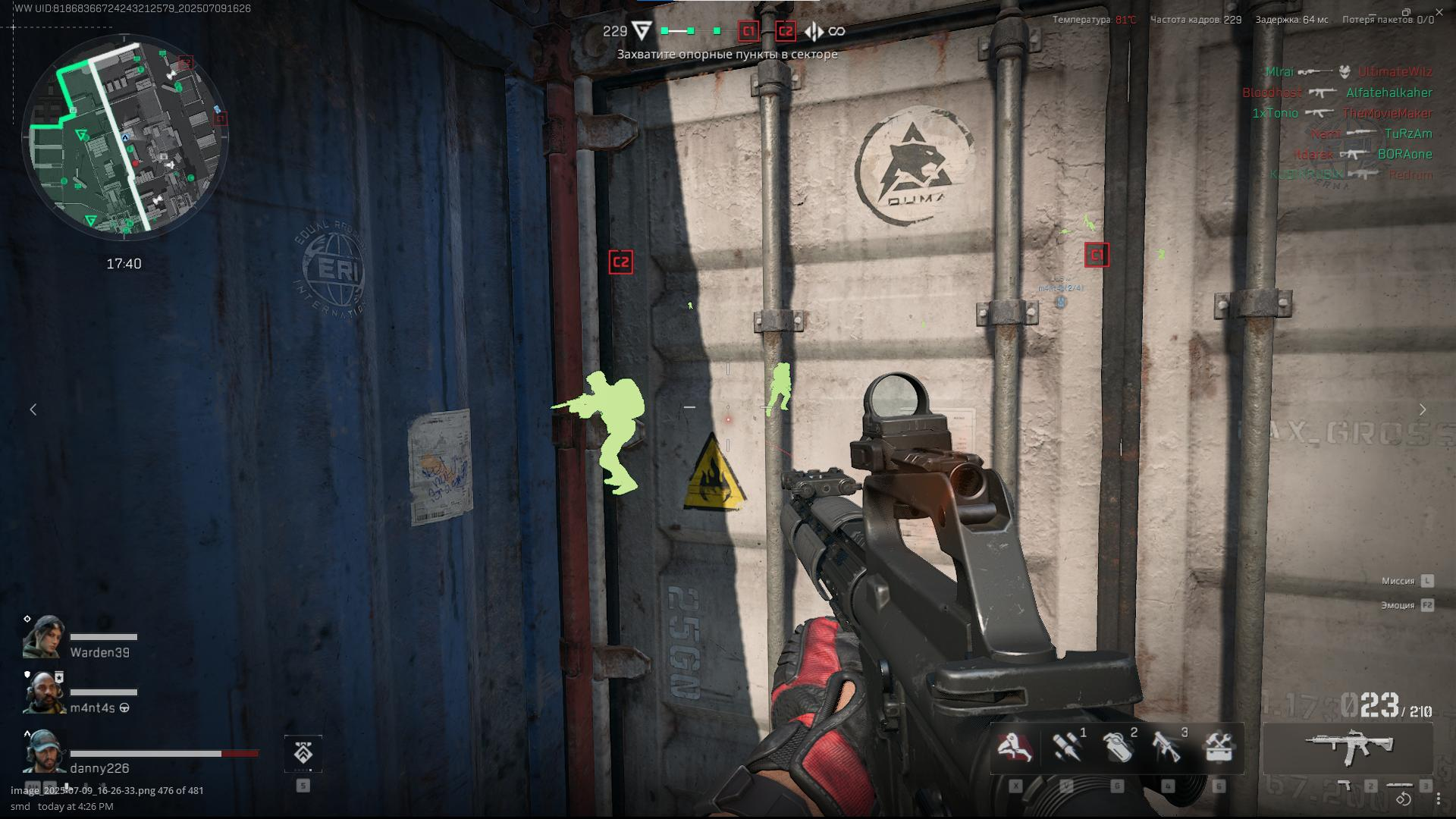Toggle the fire-mode selector icon in top HUD

click(814, 31)
